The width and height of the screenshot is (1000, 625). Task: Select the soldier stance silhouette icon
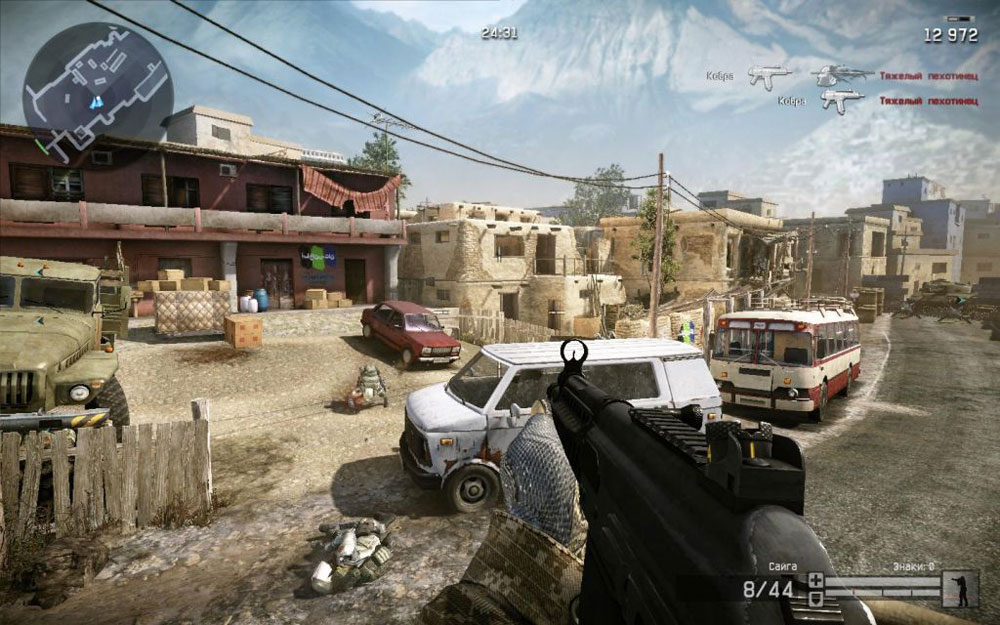[x=962, y=588]
